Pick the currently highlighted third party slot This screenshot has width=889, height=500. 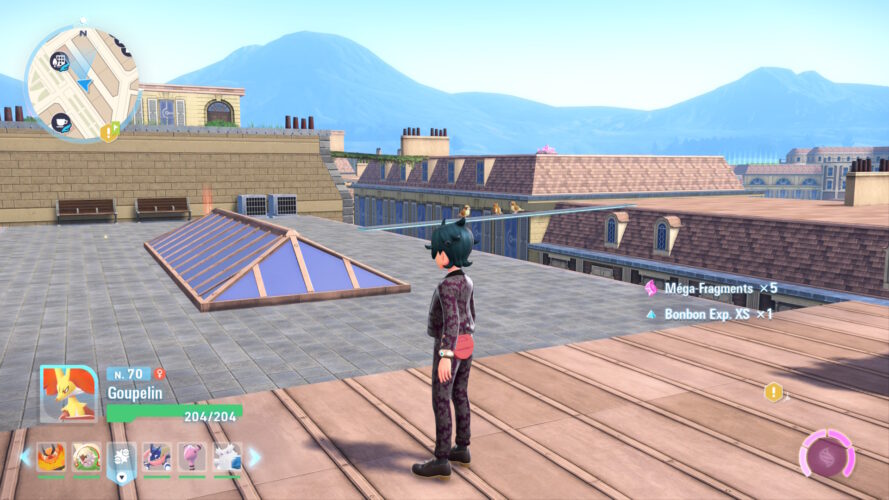121,458
